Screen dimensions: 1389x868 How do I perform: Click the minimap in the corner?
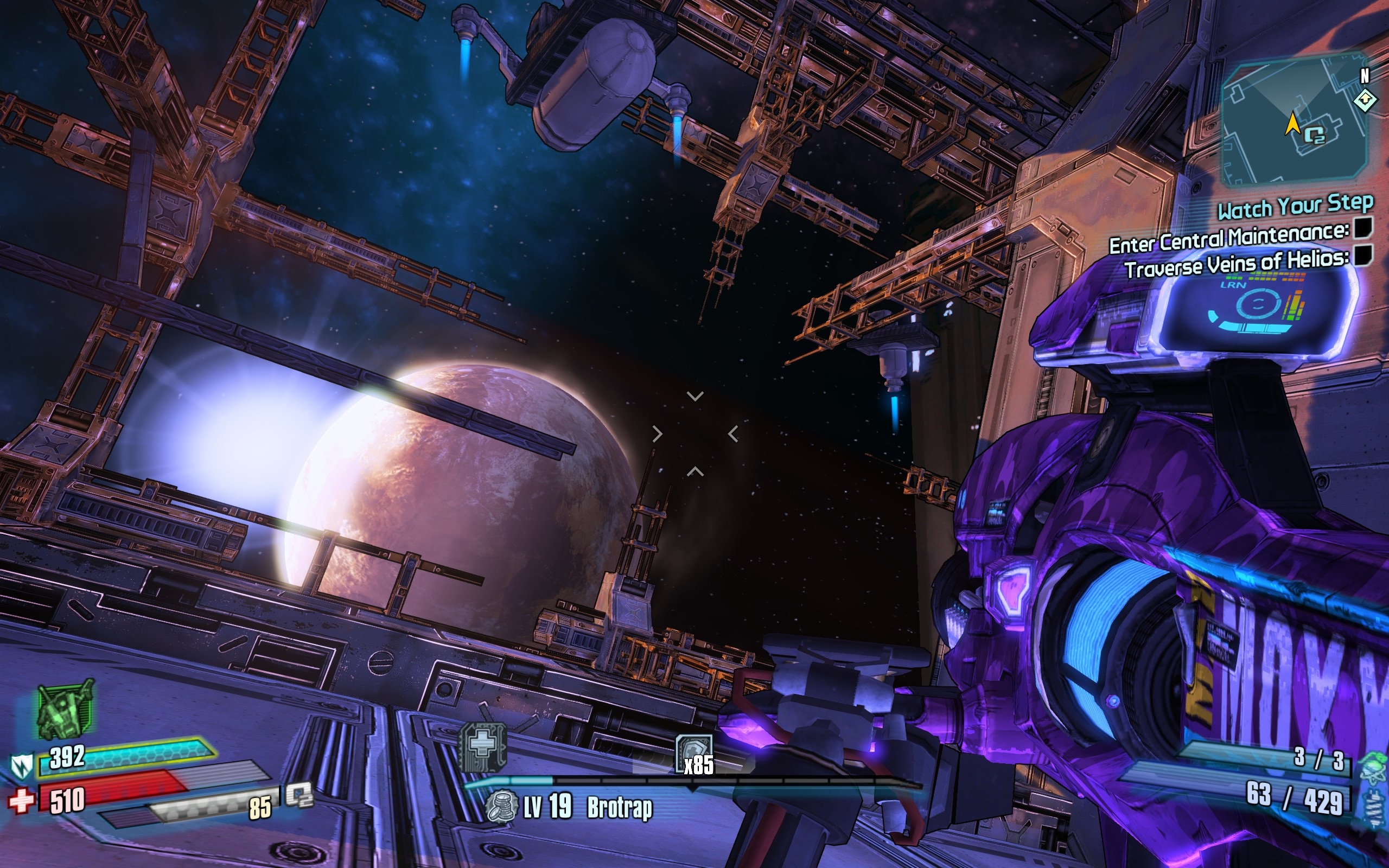coord(1294,120)
